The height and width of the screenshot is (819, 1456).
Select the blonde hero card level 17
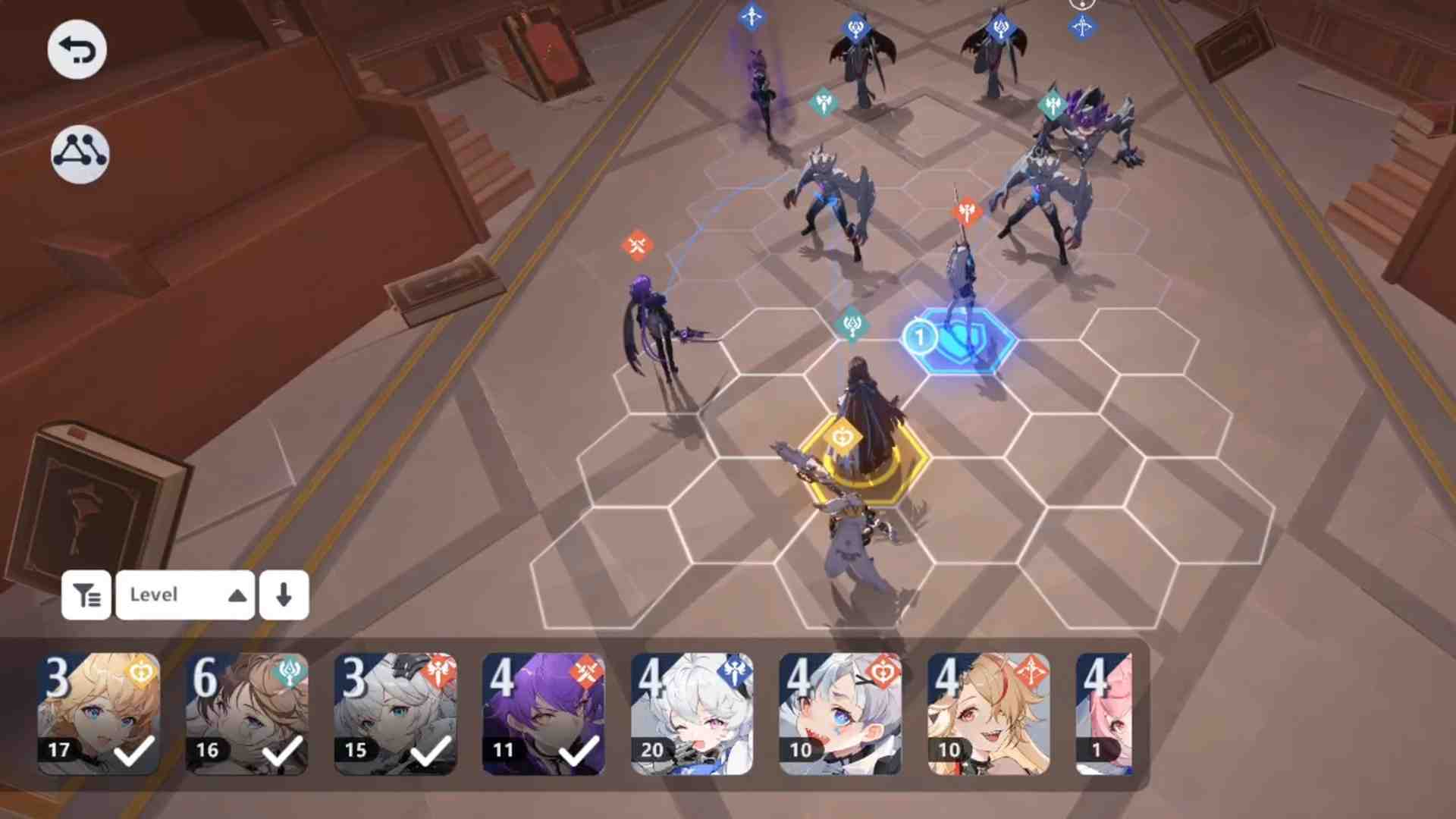click(x=99, y=714)
